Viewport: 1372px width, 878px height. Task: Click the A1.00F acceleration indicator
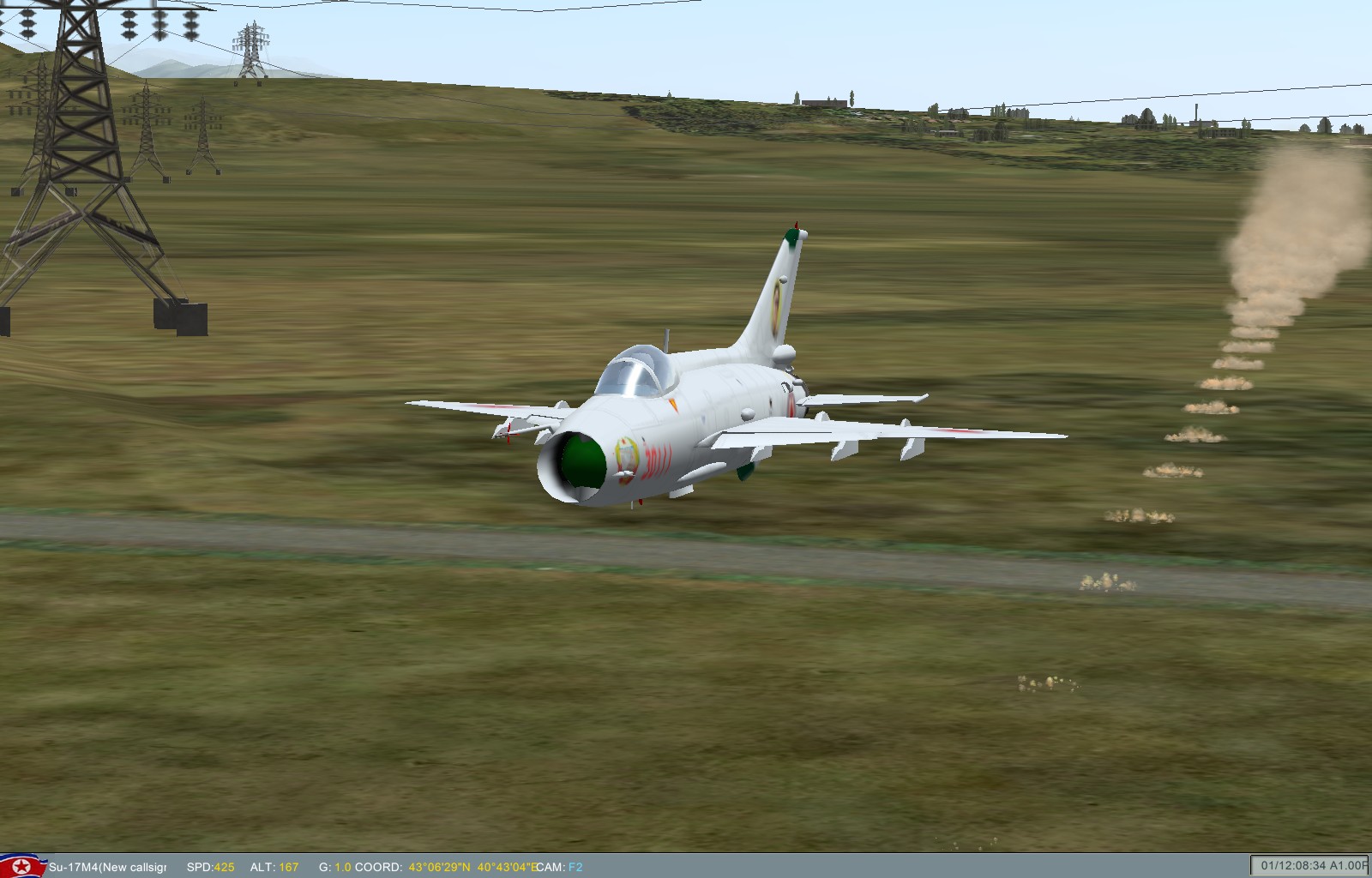click(x=1348, y=867)
